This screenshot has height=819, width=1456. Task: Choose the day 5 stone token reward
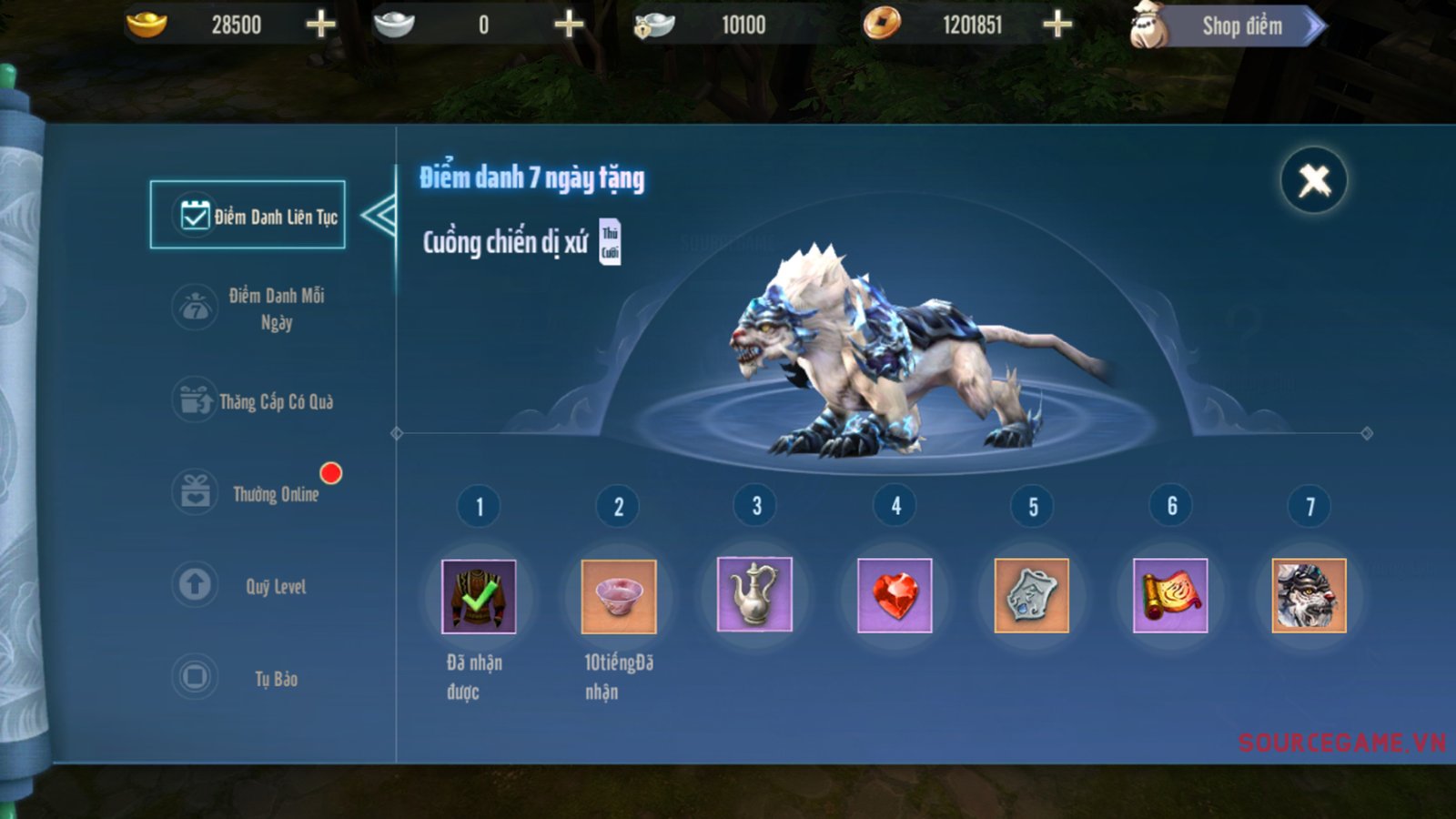point(1031,595)
